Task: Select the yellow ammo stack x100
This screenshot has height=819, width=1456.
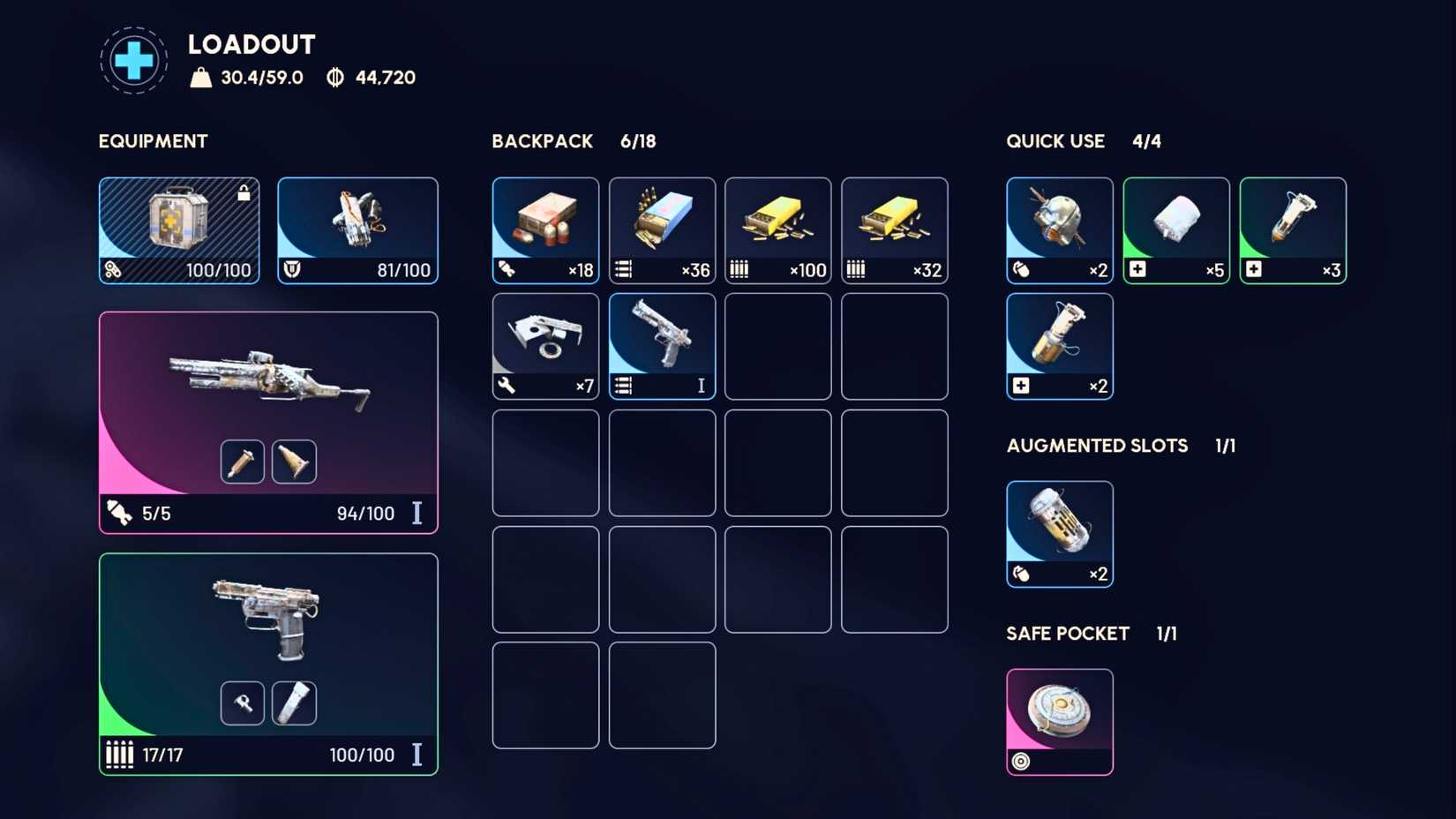Action: pyautogui.click(x=777, y=229)
